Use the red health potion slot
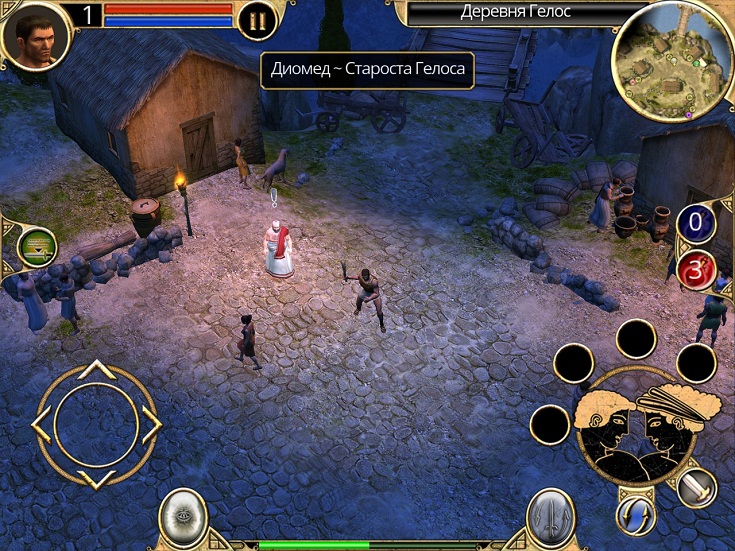 click(x=696, y=270)
